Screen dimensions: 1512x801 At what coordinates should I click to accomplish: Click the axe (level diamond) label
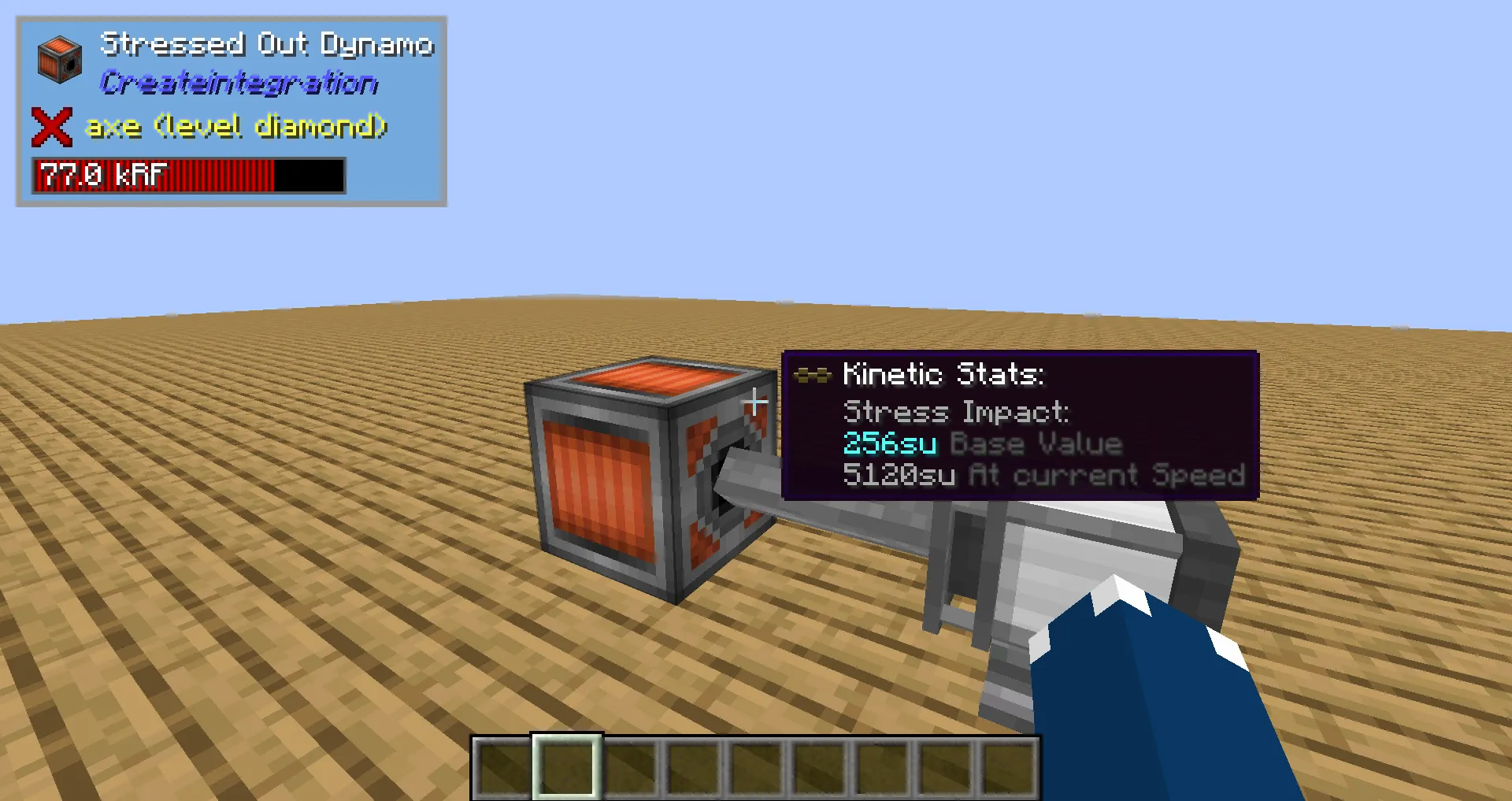click(x=235, y=126)
